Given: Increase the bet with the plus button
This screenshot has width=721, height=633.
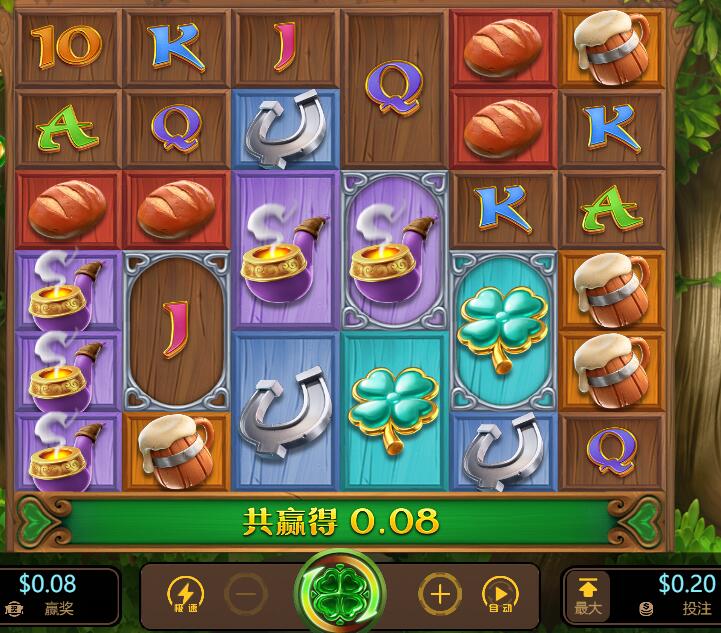Looking at the screenshot, I should click(x=440, y=595).
